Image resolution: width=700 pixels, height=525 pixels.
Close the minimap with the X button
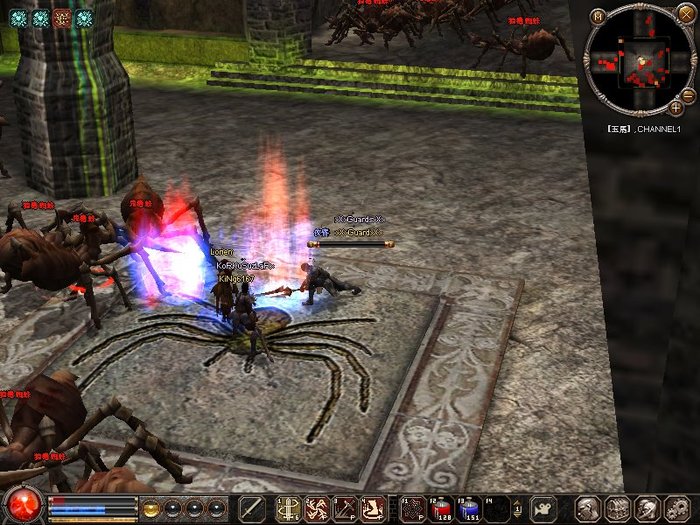click(684, 14)
